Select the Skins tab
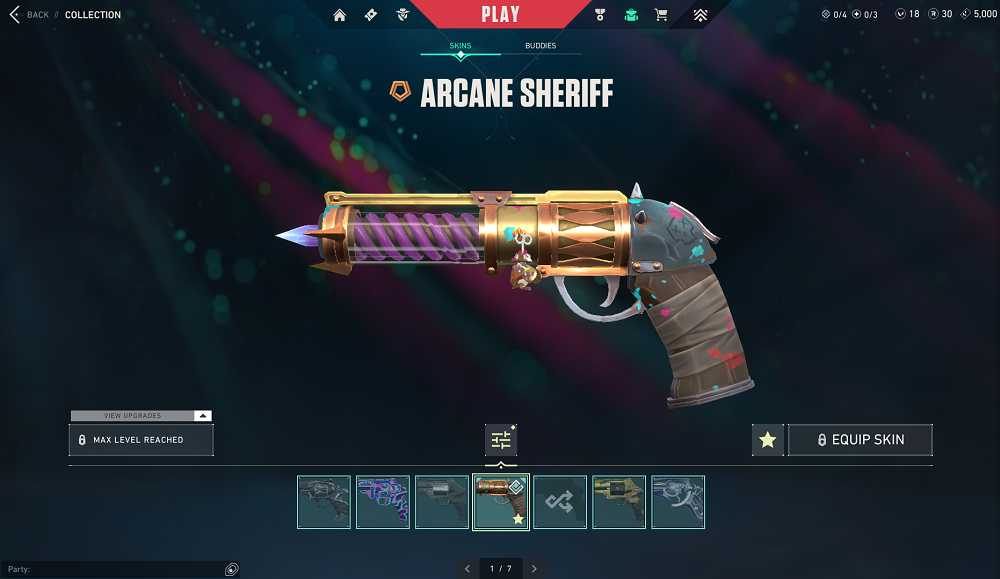Screen dimensions: 1000x579 tap(460, 46)
